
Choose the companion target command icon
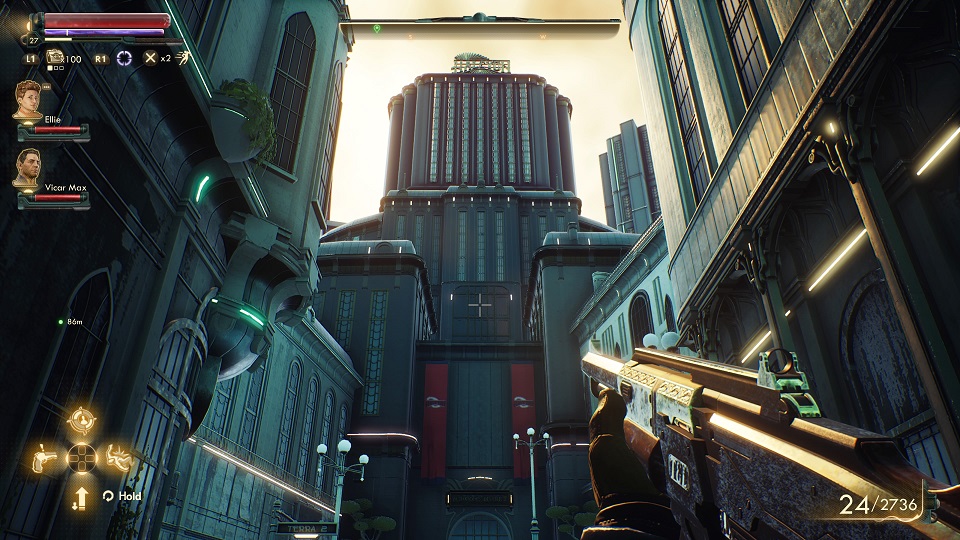81,420
